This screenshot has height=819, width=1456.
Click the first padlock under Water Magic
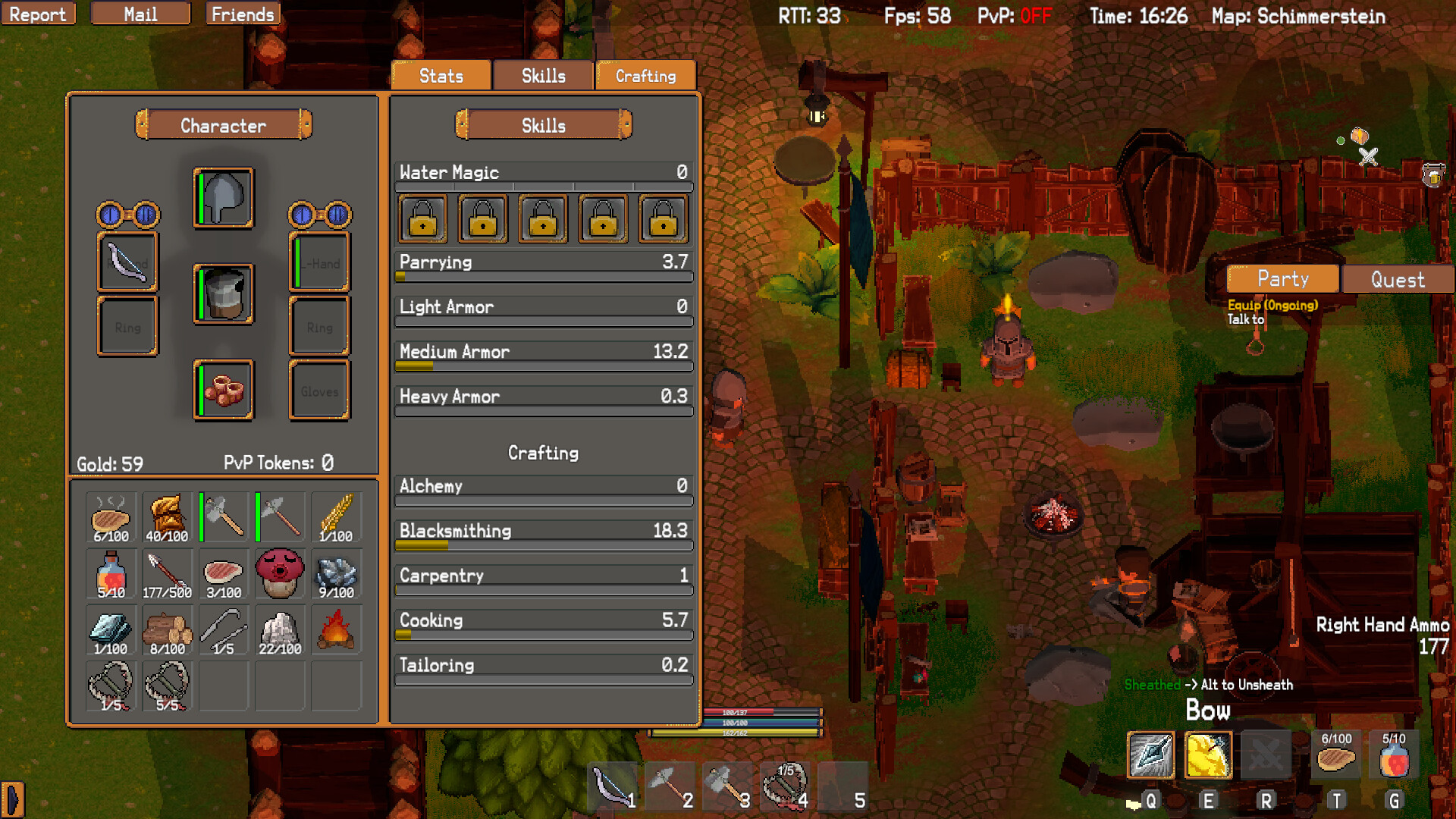click(x=422, y=219)
